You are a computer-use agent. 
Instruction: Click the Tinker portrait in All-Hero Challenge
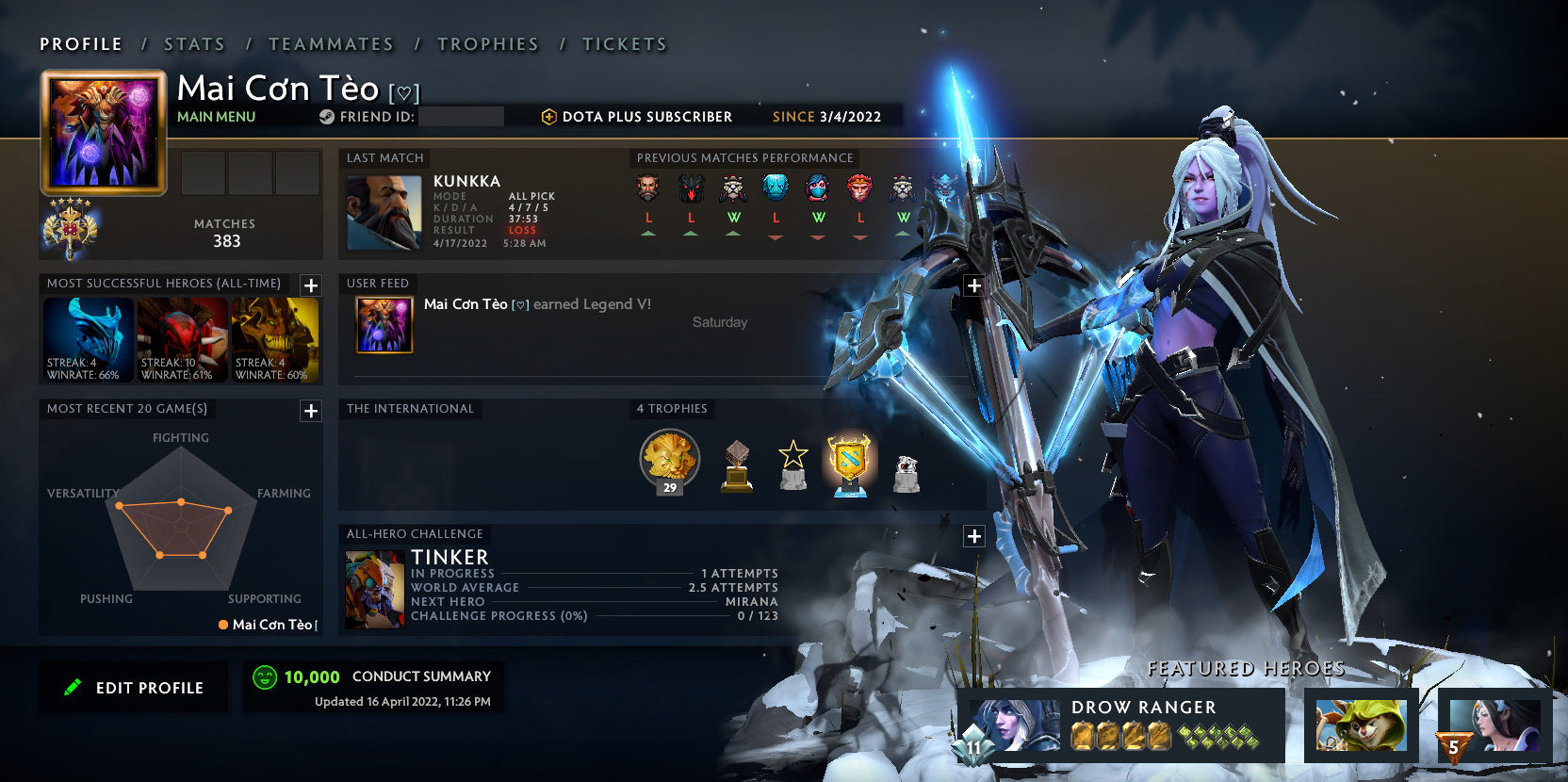pos(373,589)
